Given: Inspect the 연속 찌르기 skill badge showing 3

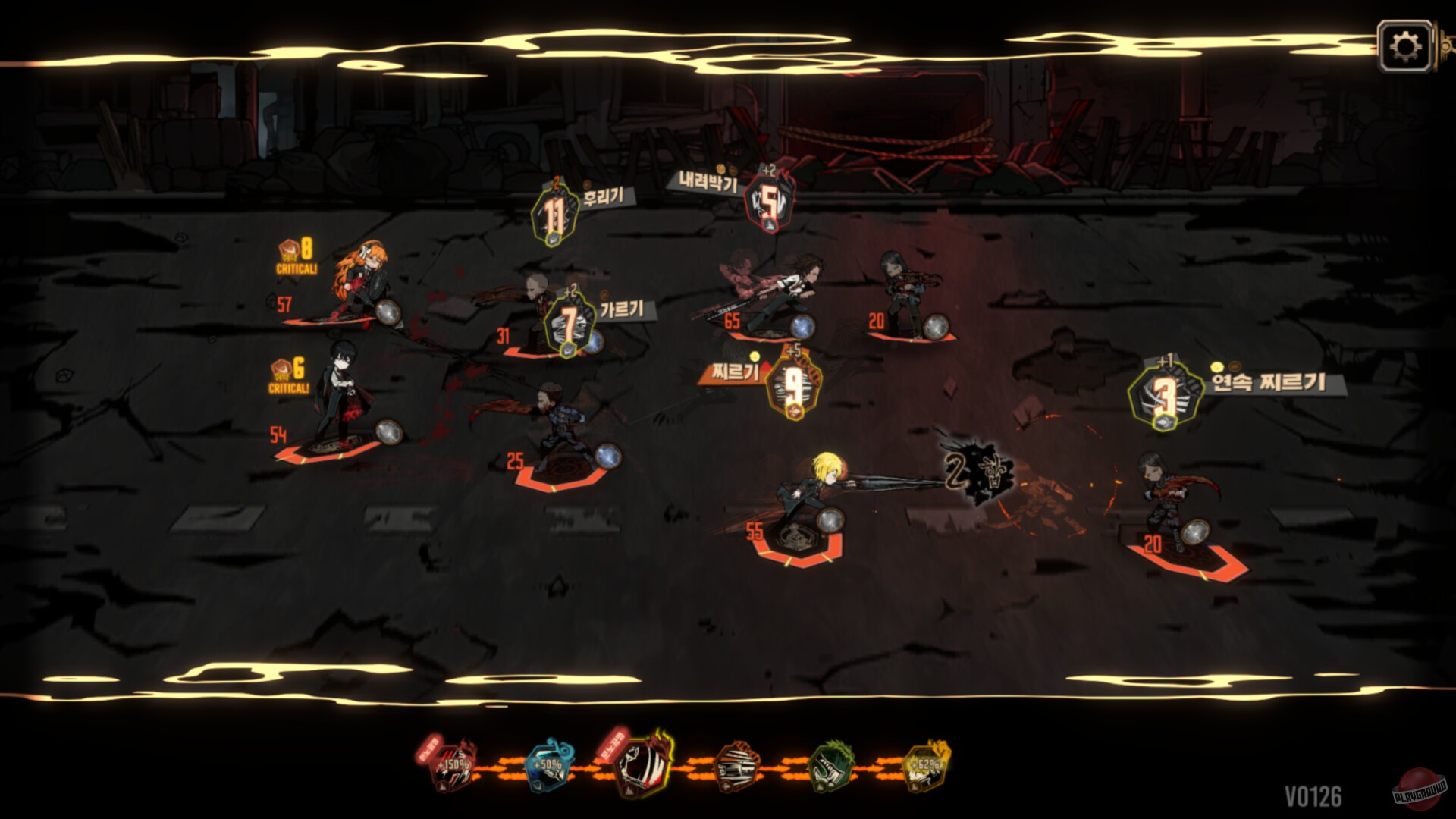Looking at the screenshot, I should pos(1165,396).
